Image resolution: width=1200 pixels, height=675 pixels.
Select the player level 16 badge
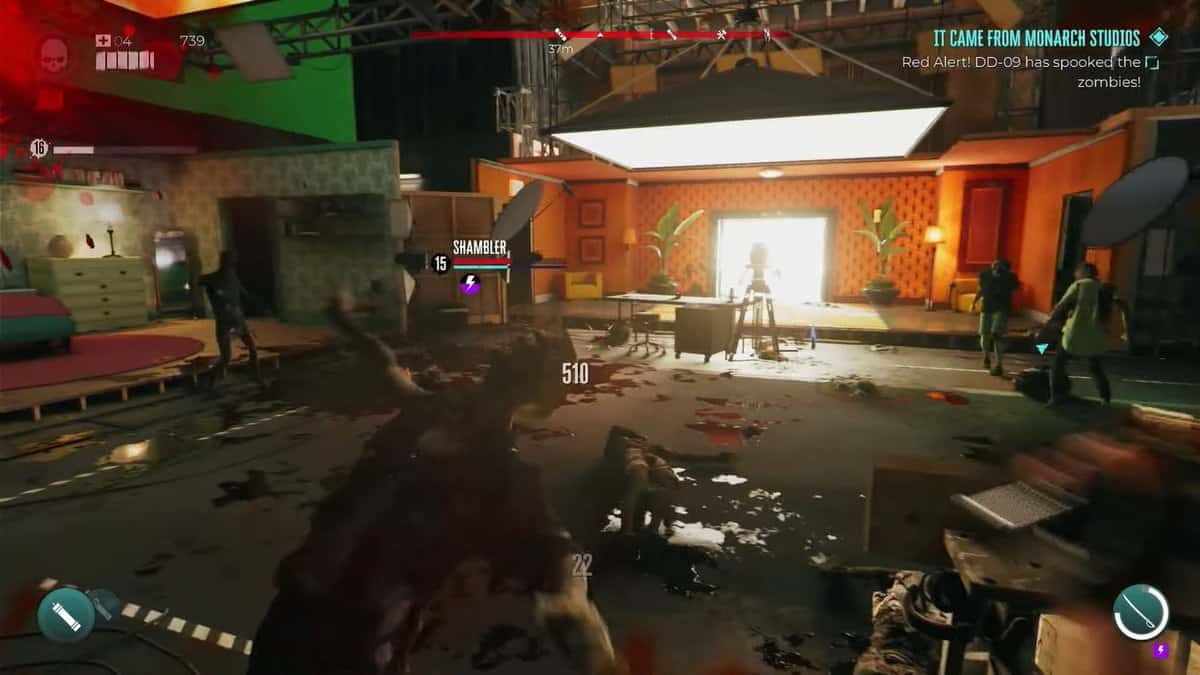click(39, 149)
